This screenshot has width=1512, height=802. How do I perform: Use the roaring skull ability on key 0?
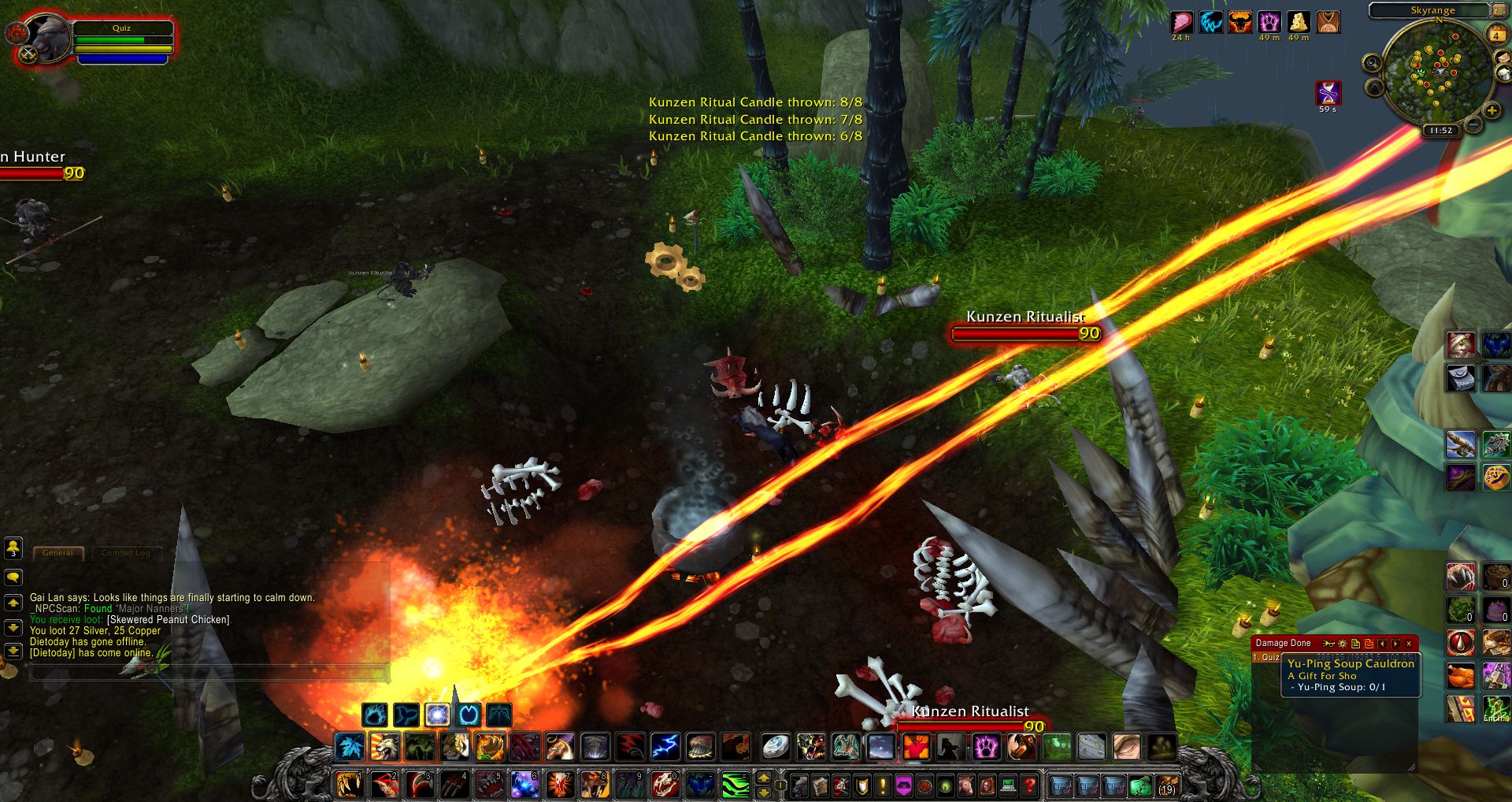665,785
